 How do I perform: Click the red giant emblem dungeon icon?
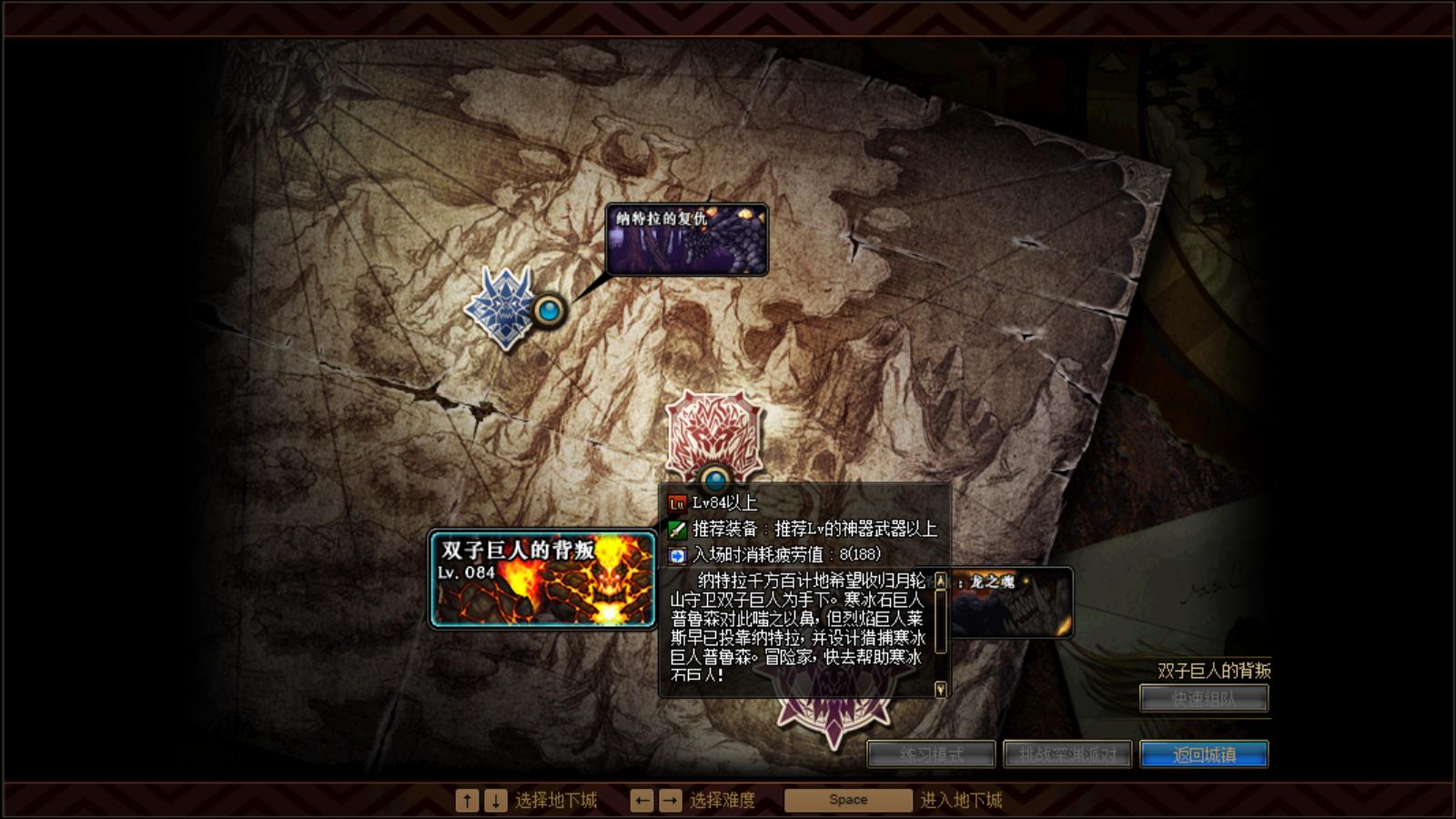pyautogui.click(x=714, y=437)
